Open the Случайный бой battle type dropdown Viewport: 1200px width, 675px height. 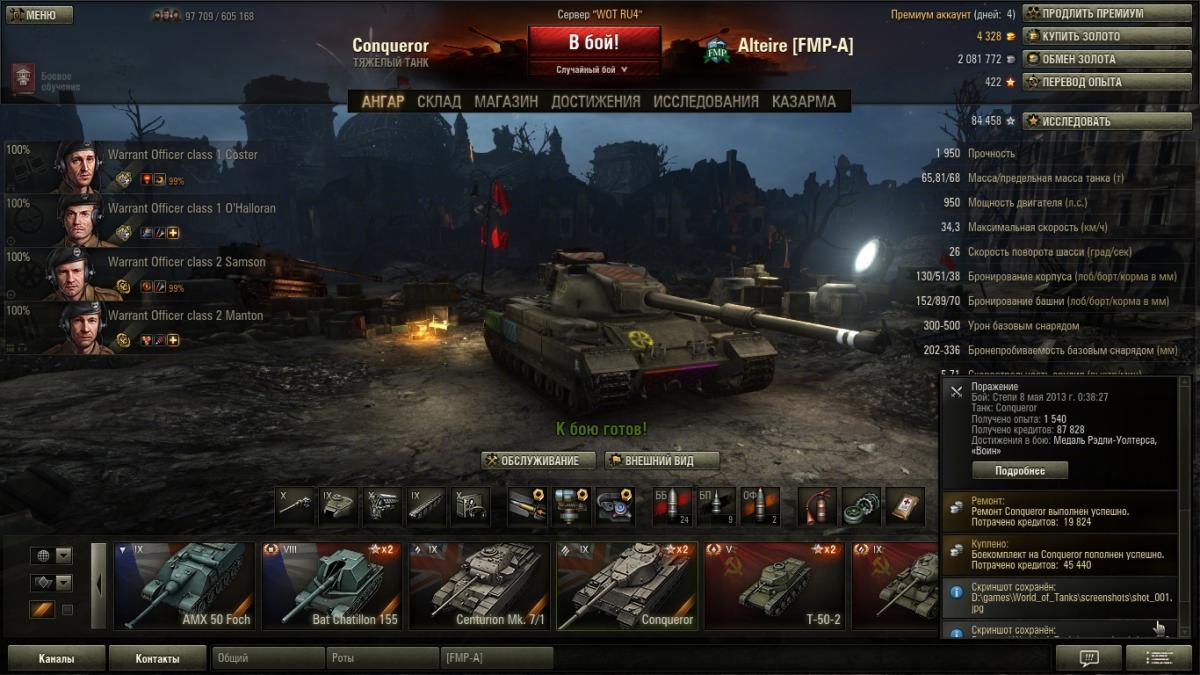tap(594, 70)
